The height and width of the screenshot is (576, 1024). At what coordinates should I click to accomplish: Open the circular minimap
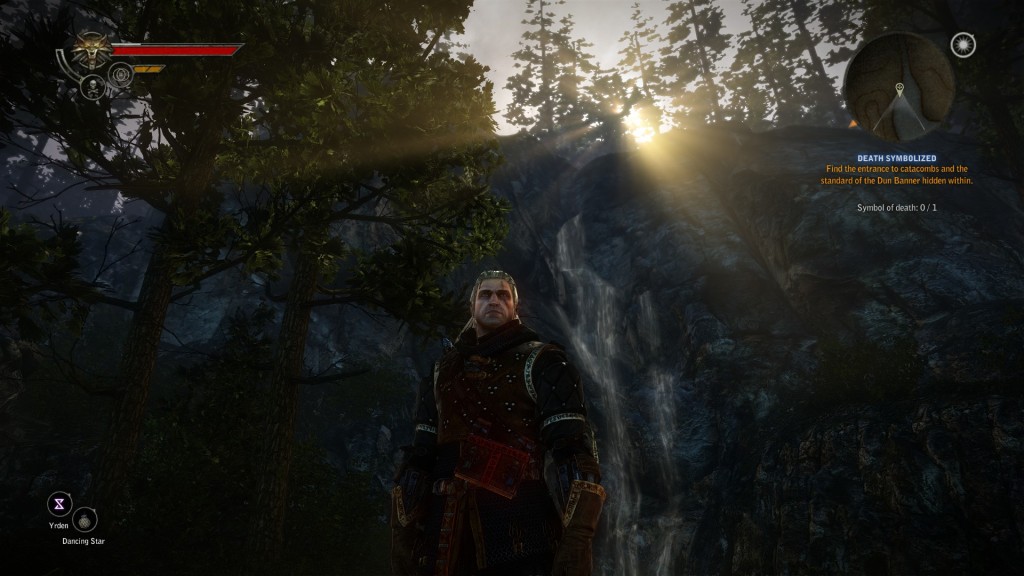pyautogui.click(x=899, y=86)
